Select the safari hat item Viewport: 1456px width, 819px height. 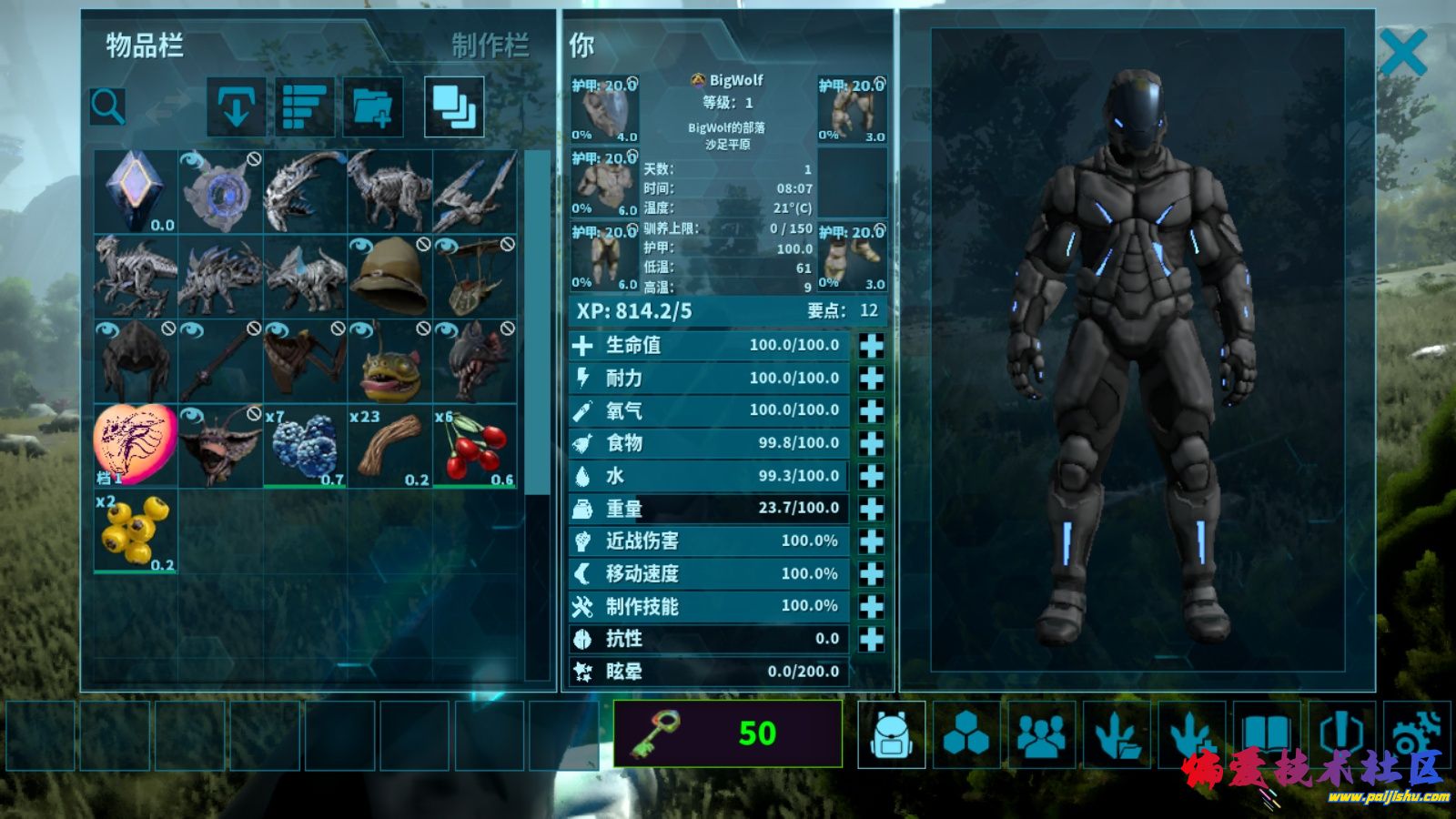point(389,277)
